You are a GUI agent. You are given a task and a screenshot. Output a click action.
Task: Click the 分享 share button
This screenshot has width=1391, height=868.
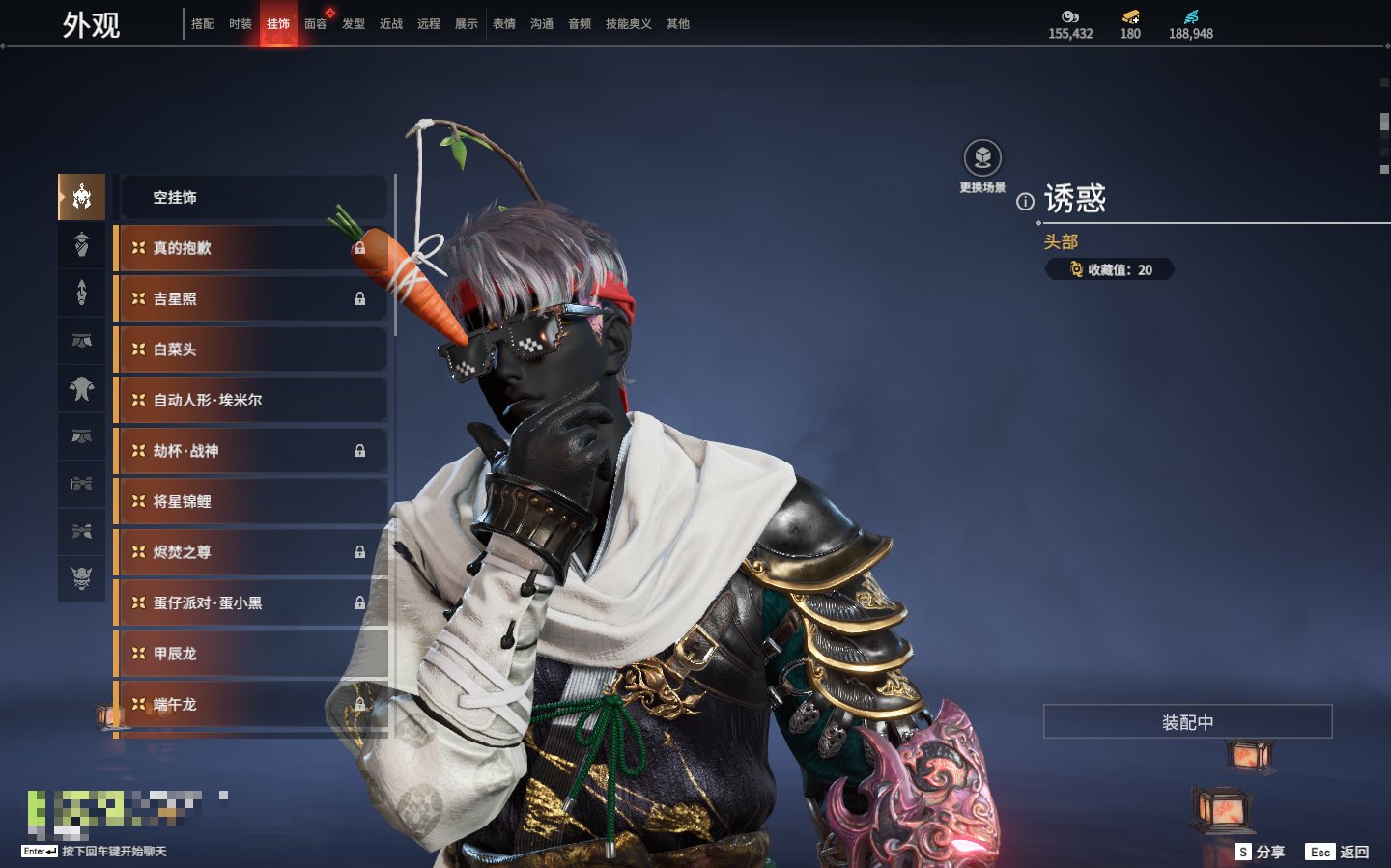click(1261, 852)
